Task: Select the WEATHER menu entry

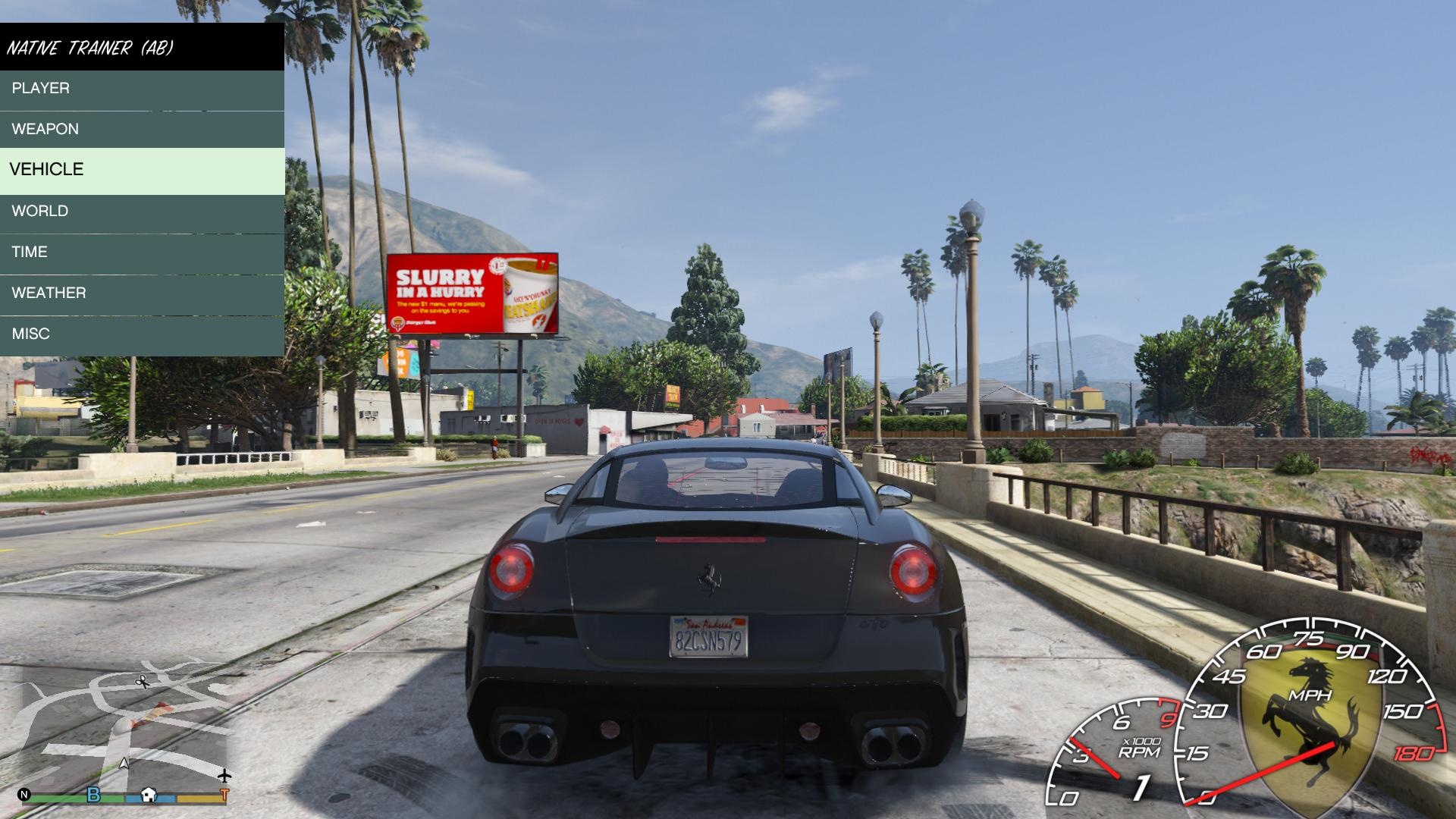Action: point(142,293)
